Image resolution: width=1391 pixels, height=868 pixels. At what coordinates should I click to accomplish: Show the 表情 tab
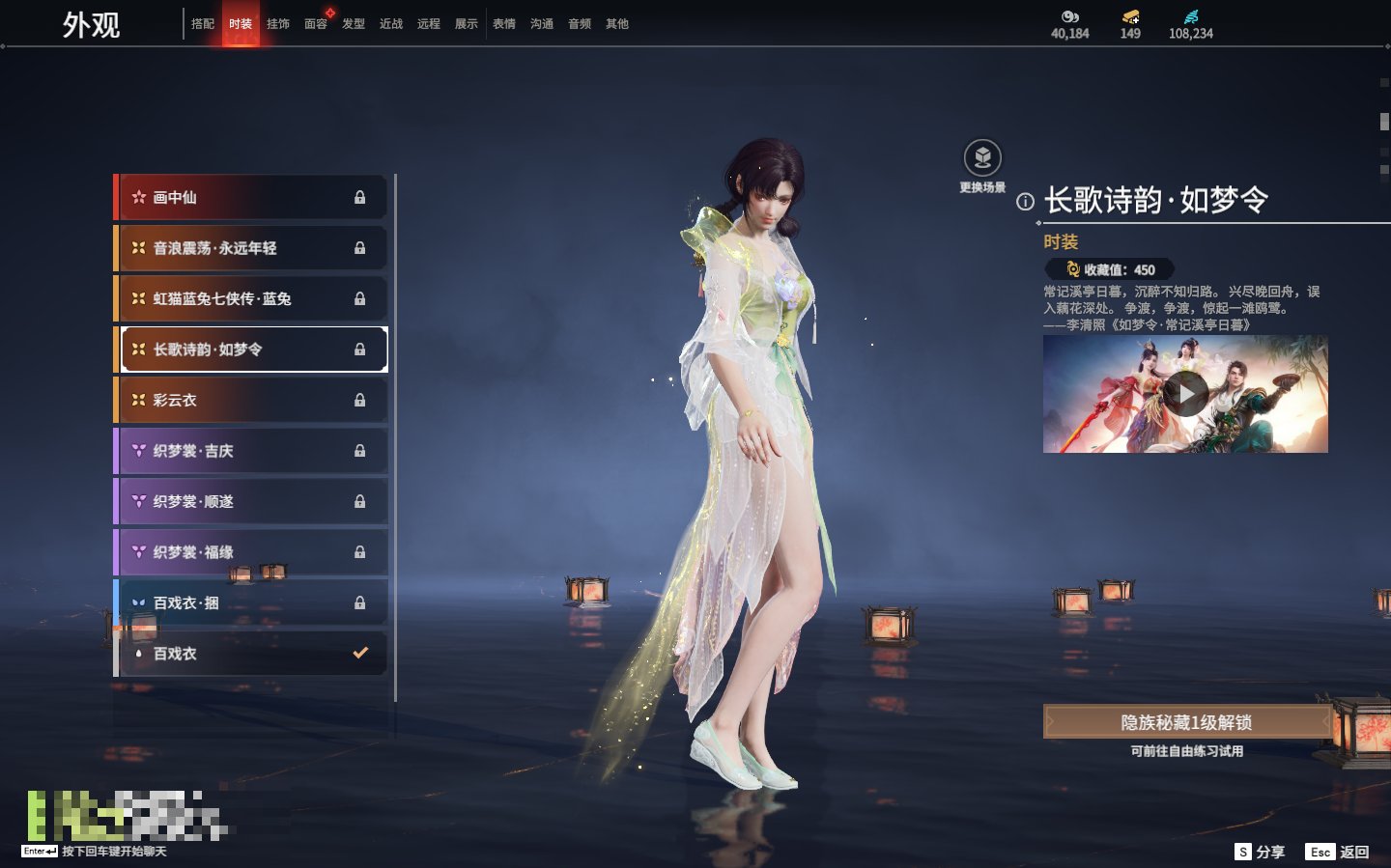[x=504, y=24]
